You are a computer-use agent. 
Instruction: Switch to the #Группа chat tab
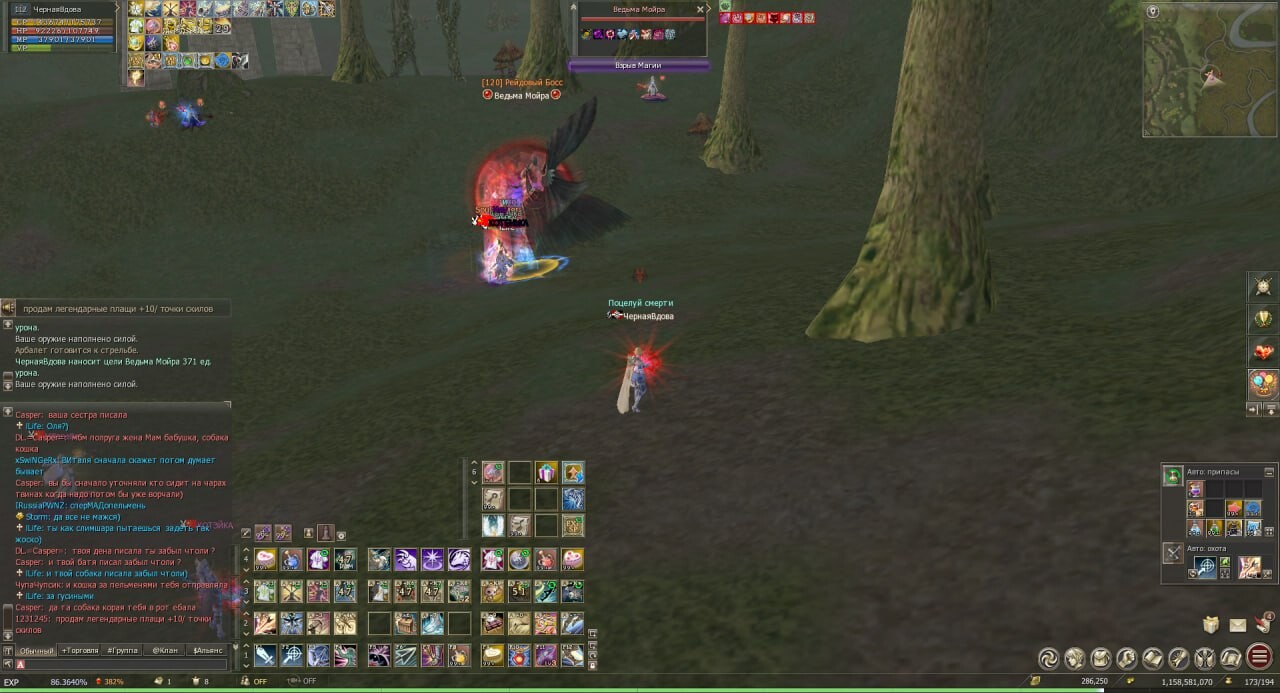click(123, 650)
